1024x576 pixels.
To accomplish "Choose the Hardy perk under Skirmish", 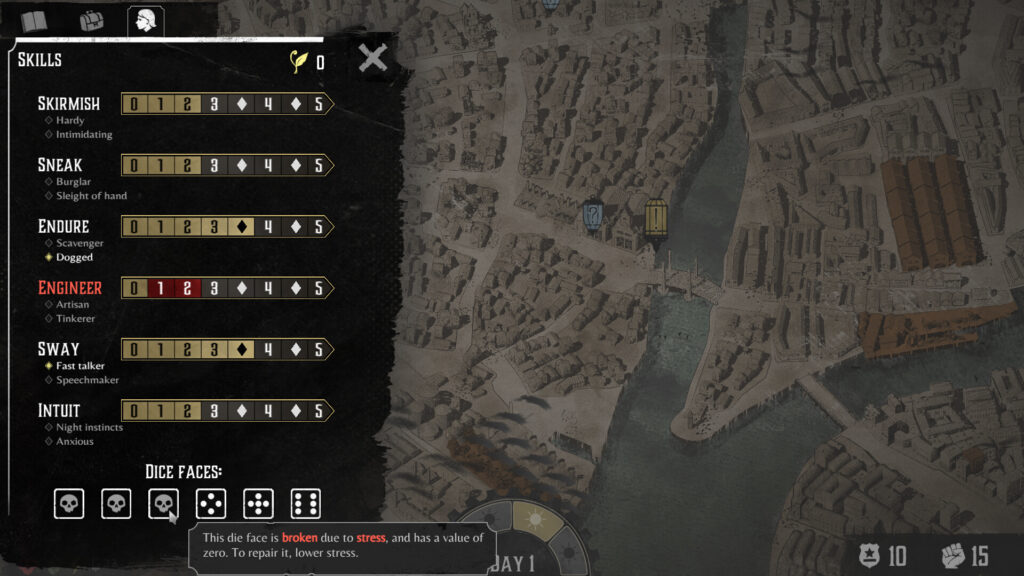I will pos(69,120).
